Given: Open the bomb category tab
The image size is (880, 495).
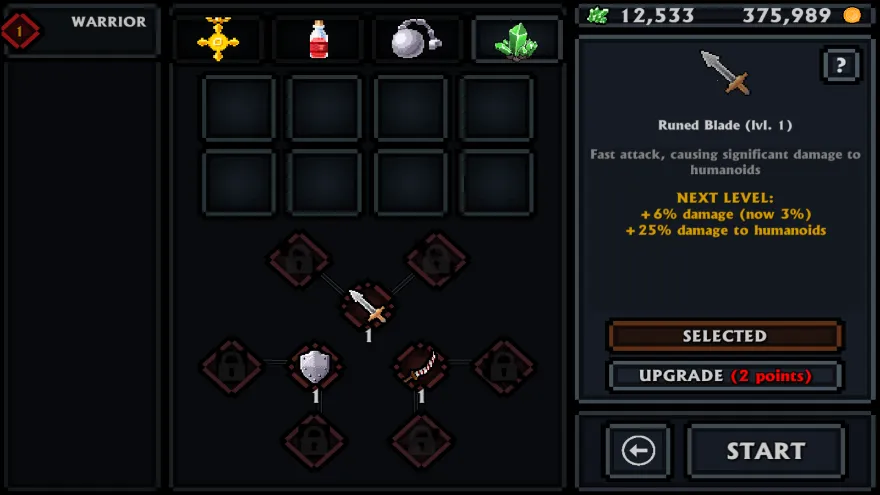Looking at the screenshot, I should (x=415, y=39).
